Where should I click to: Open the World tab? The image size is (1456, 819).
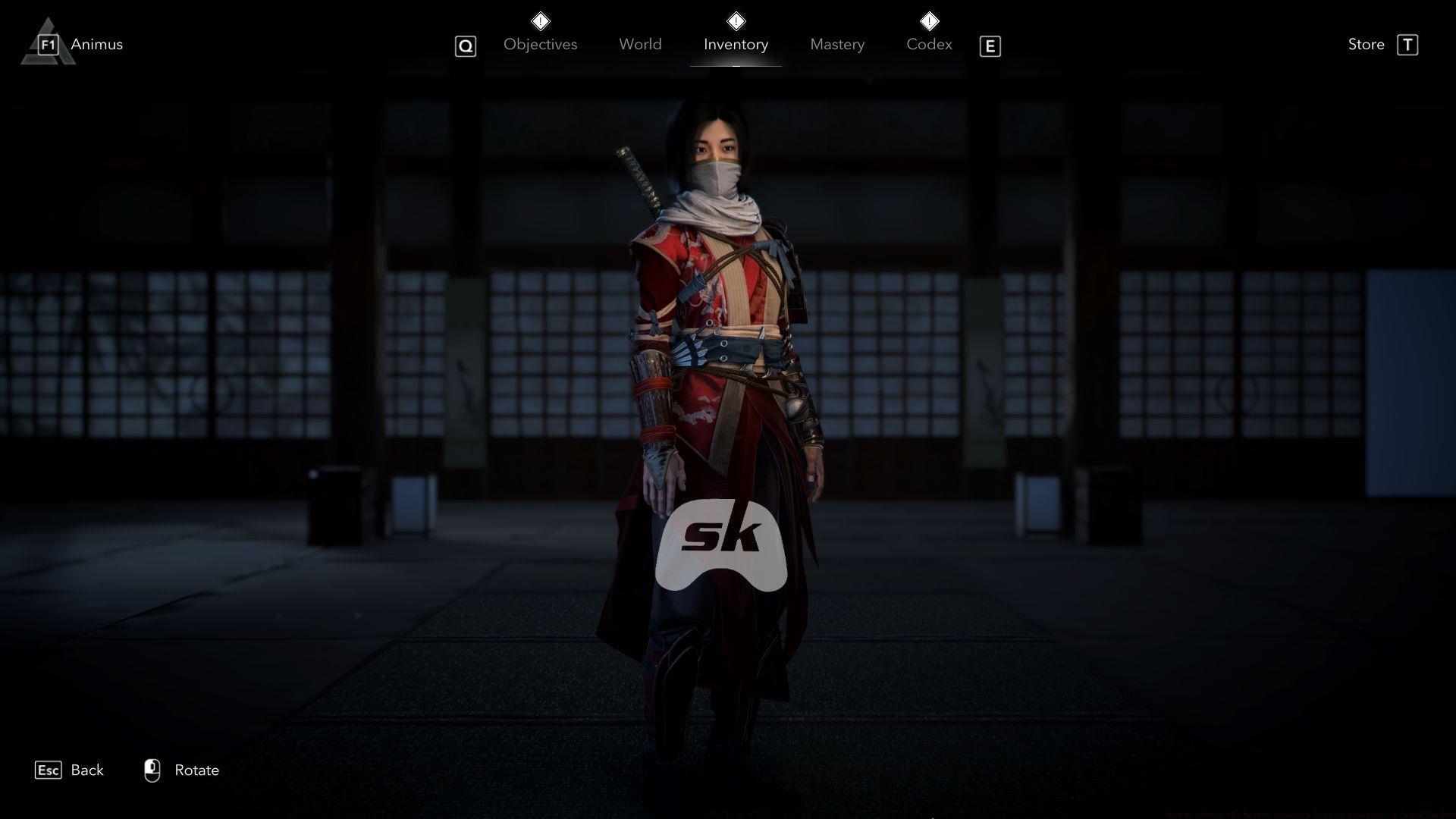[640, 44]
